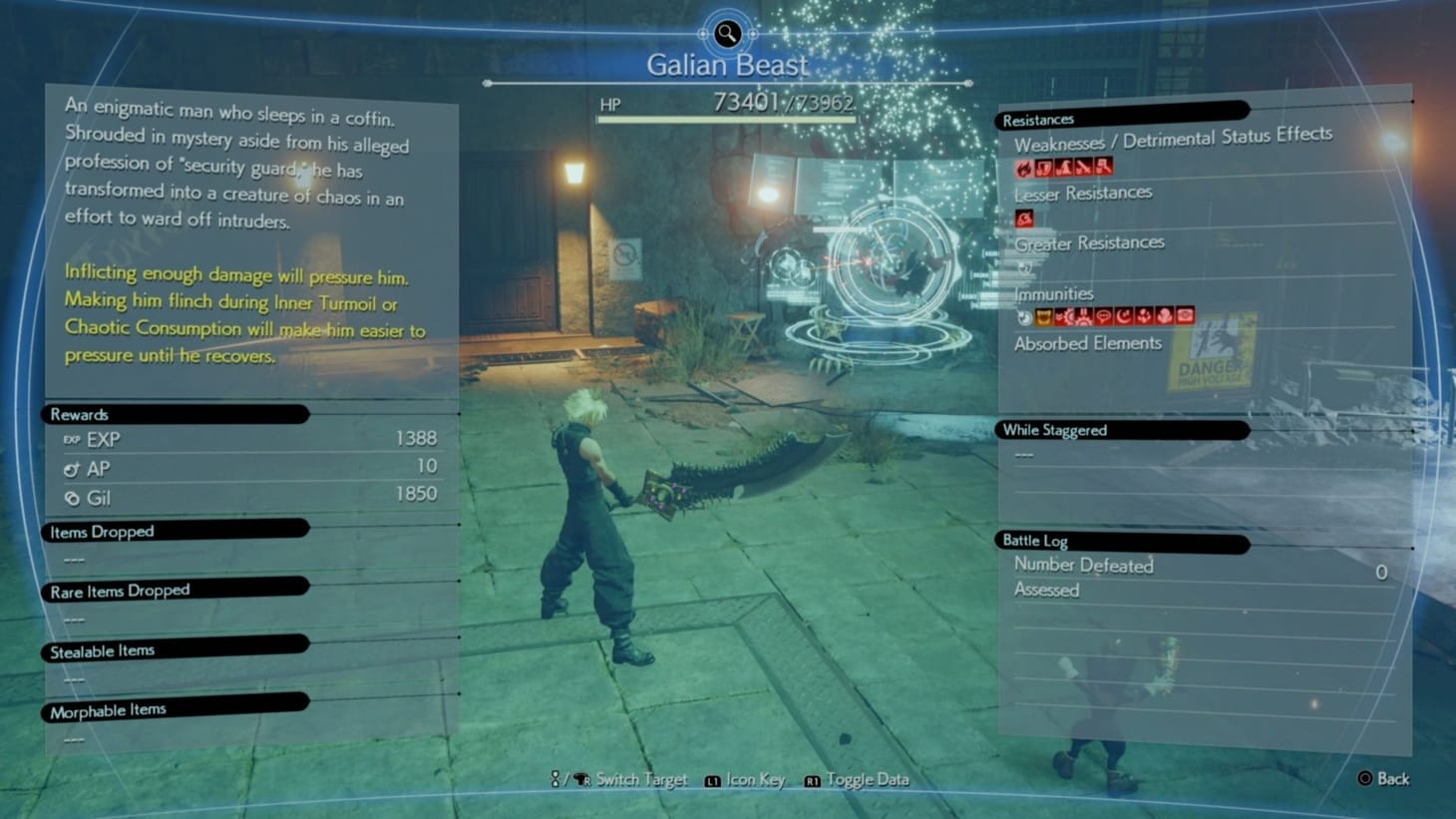Open the While Staggered panel header

pos(1053,429)
